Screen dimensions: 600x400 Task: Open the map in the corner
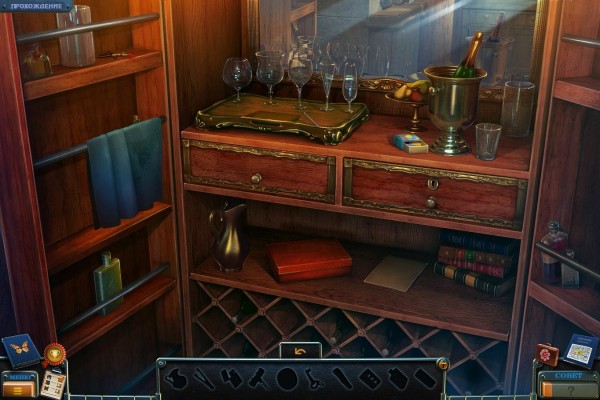click(579, 350)
